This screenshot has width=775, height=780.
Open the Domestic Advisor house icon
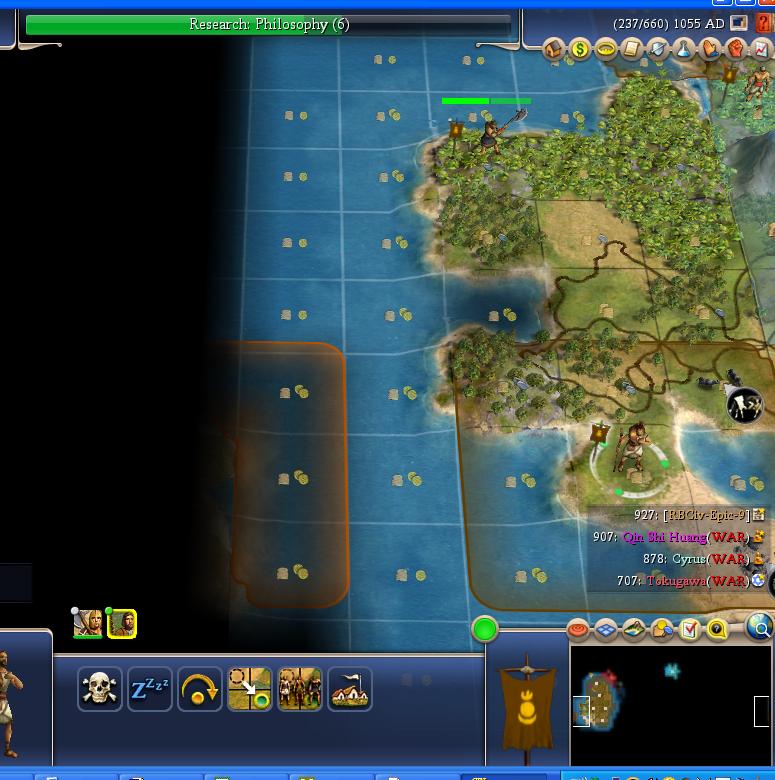click(555, 50)
